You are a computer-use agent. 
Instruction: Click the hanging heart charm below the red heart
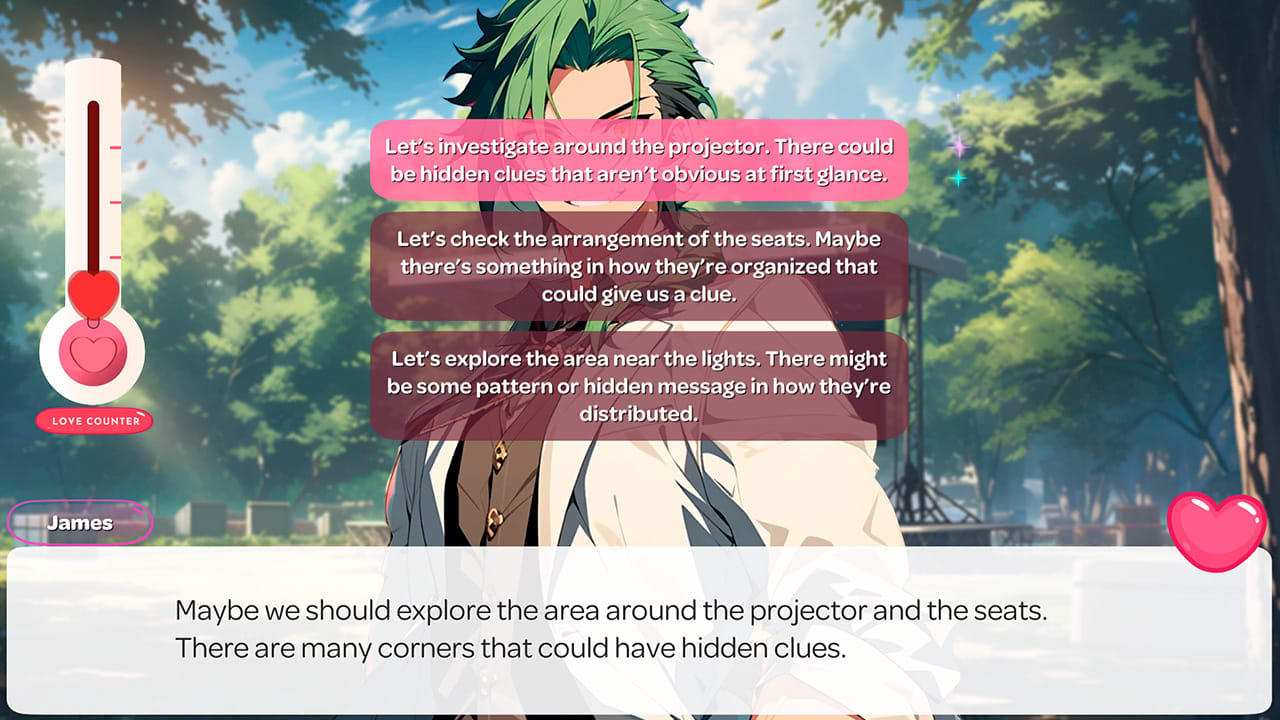pos(91,322)
